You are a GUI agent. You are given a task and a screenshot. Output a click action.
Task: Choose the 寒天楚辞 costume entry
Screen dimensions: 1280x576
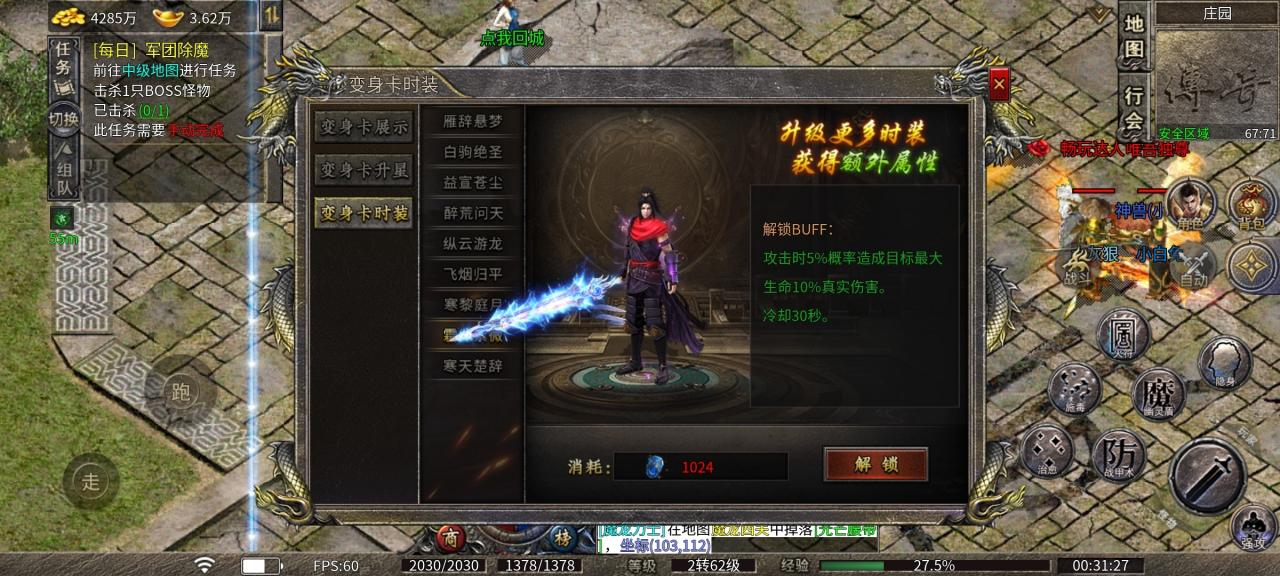point(473,366)
